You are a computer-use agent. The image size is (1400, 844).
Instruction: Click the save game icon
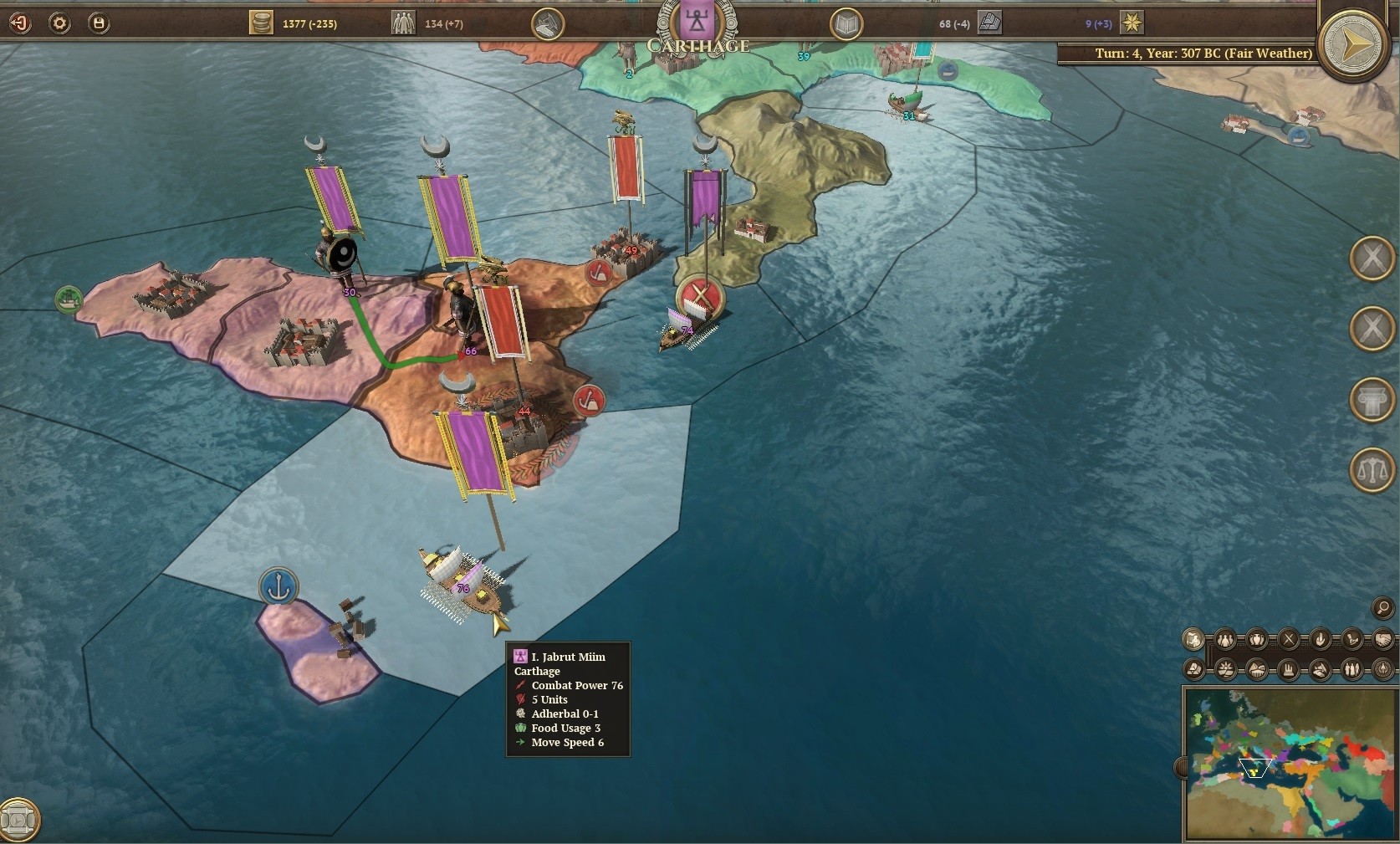pos(99,23)
